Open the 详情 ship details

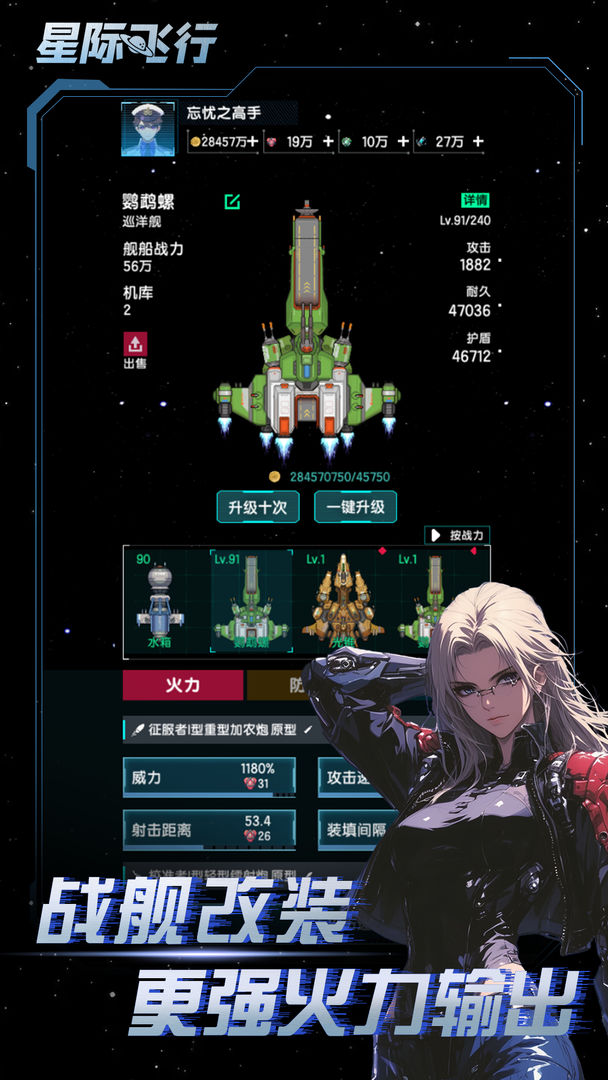(474, 200)
